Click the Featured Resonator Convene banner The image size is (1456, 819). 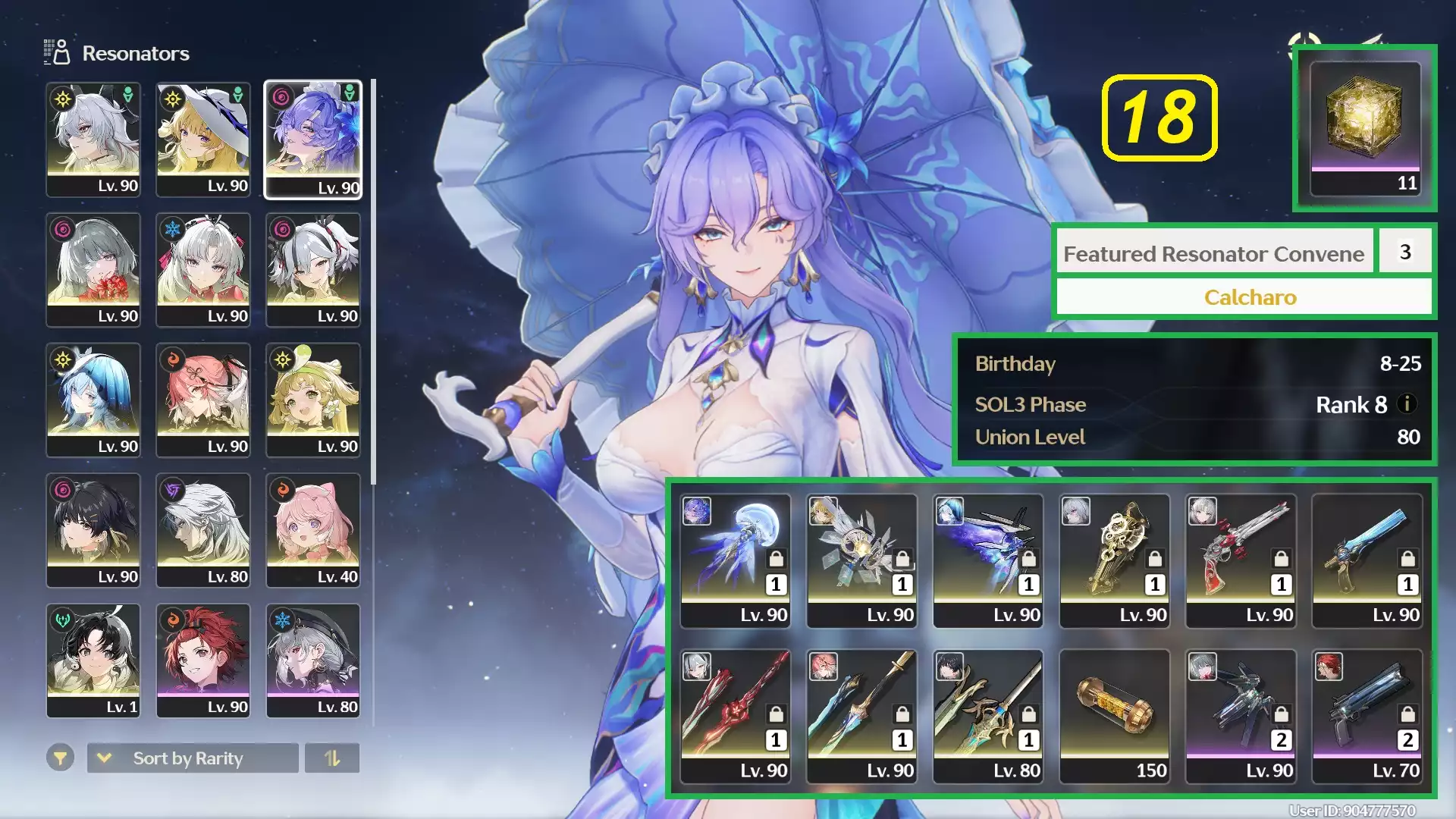pyautogui.click(x=1214, y=253)
